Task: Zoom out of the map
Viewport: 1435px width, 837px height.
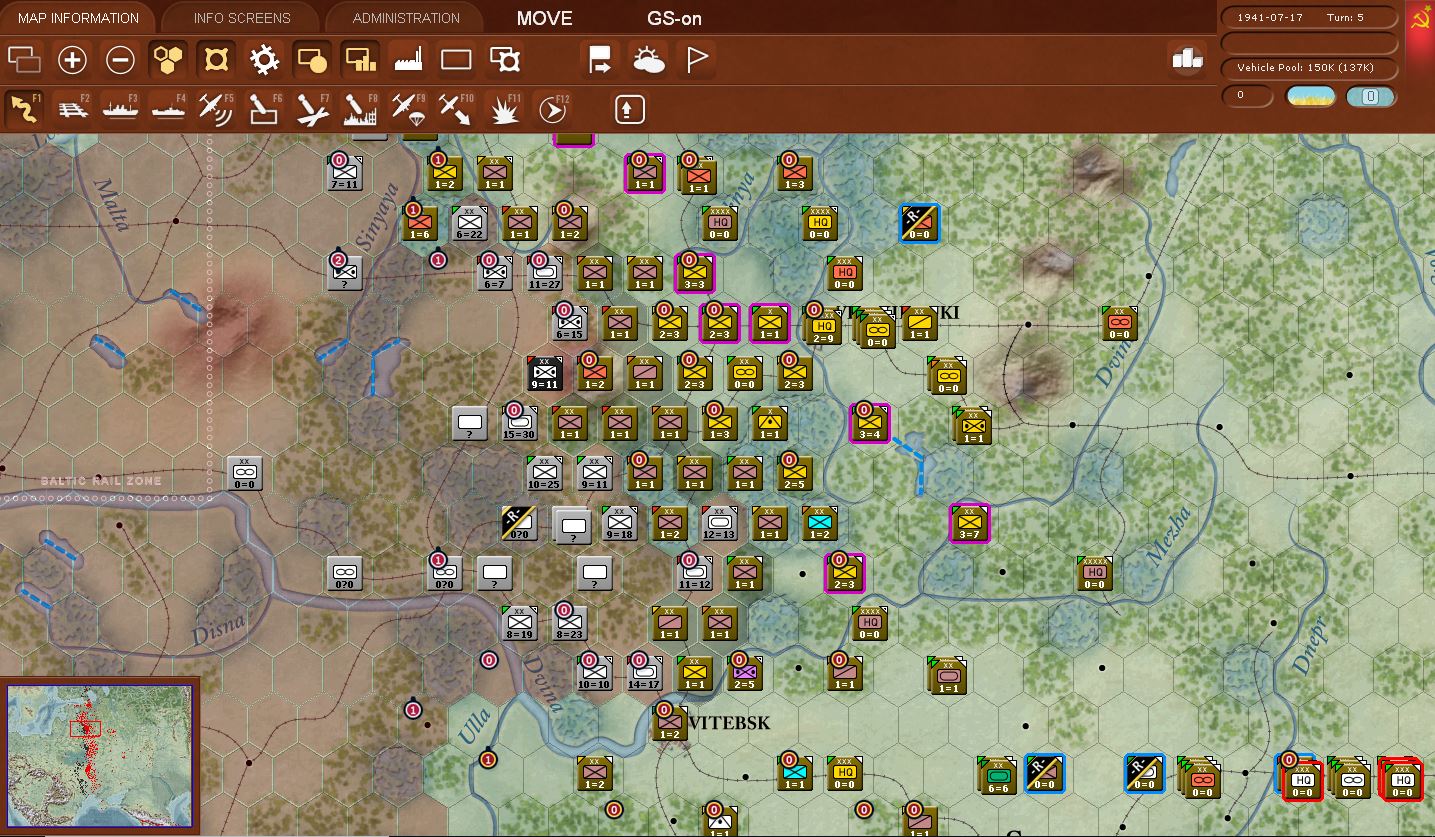Action: (x=119, y=59)
